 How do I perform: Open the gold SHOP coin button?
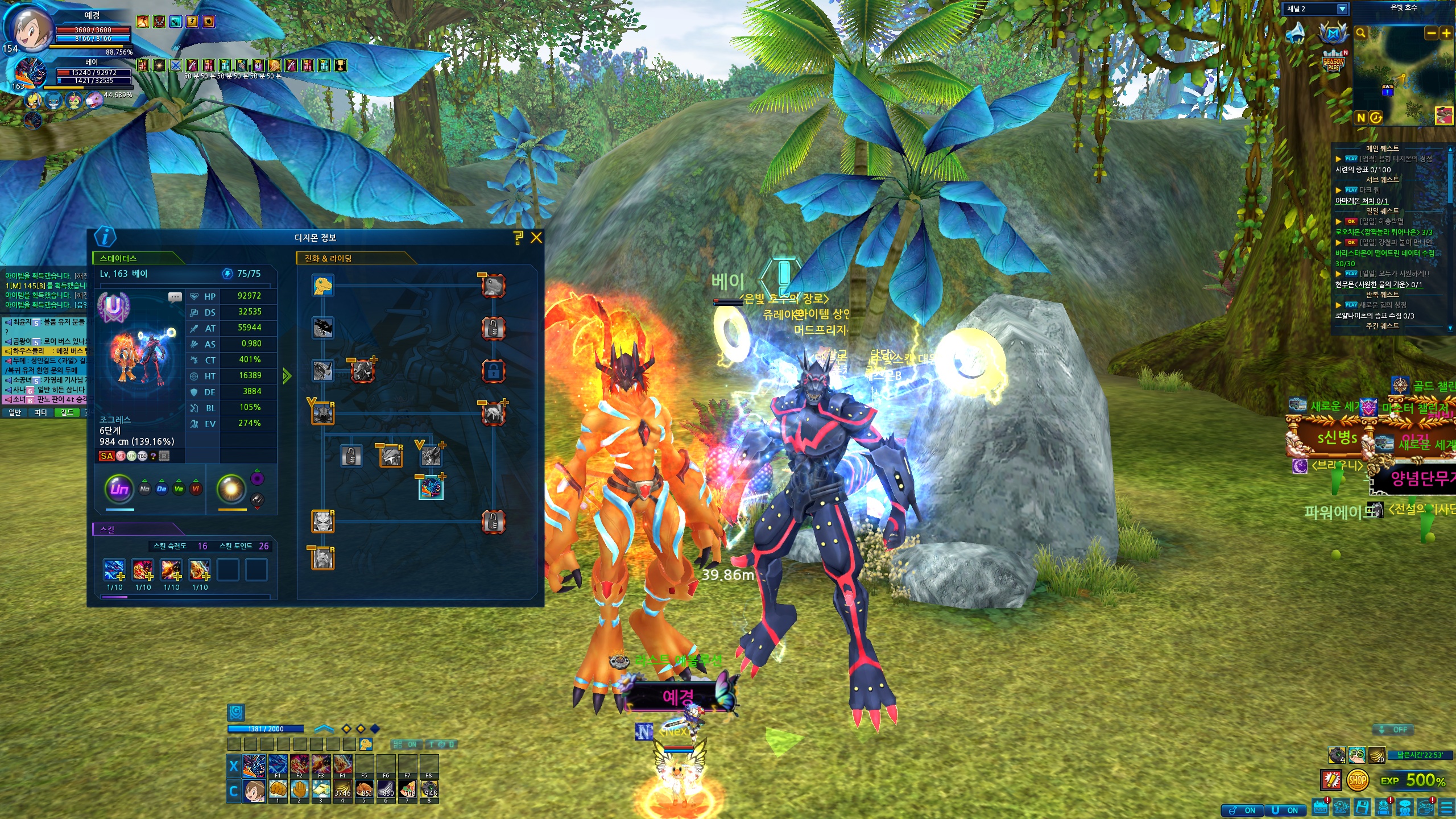[1357, 780]
